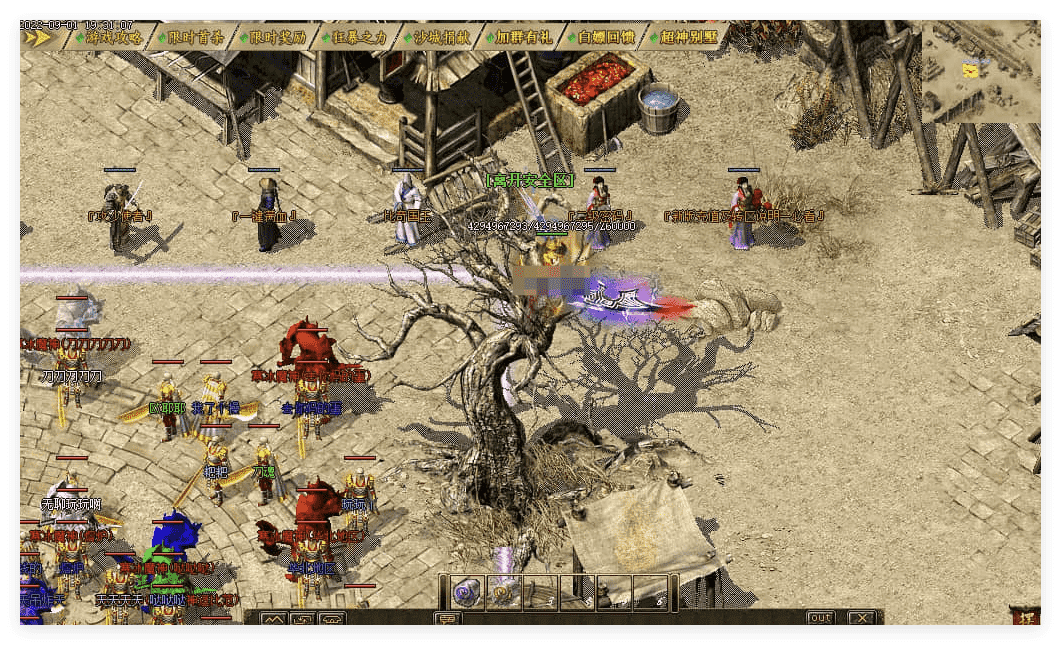The height and width of the screenshot is (645, 1061).
Task: Select the 限时首杀 menu entry
Action: [x=195, y=38]
